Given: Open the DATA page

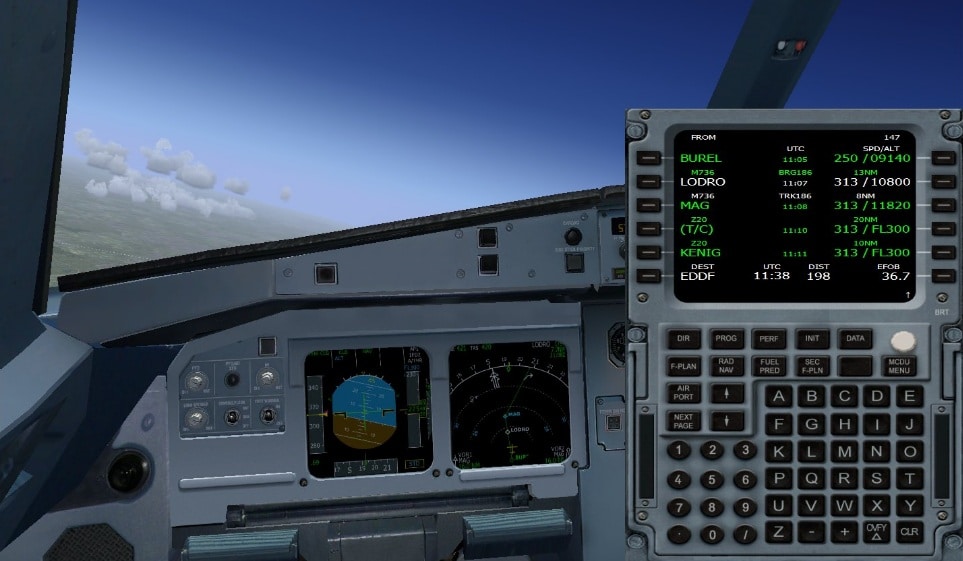Looking at the screenshot, I should coord(853,339).
